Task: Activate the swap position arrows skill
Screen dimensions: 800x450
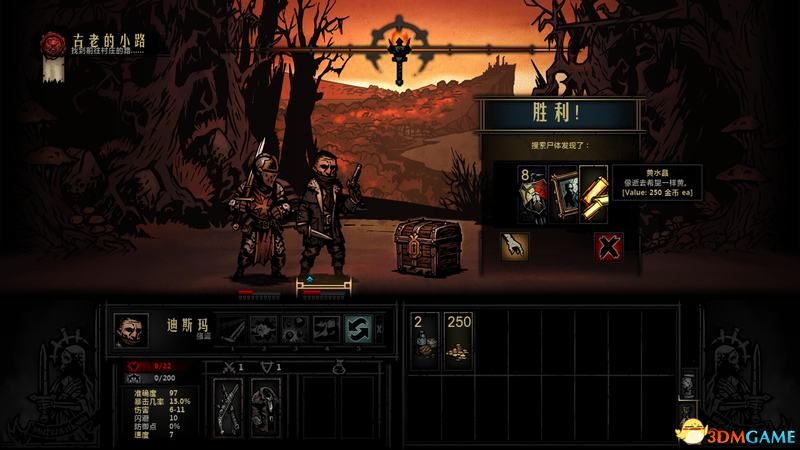Action: 358,329
